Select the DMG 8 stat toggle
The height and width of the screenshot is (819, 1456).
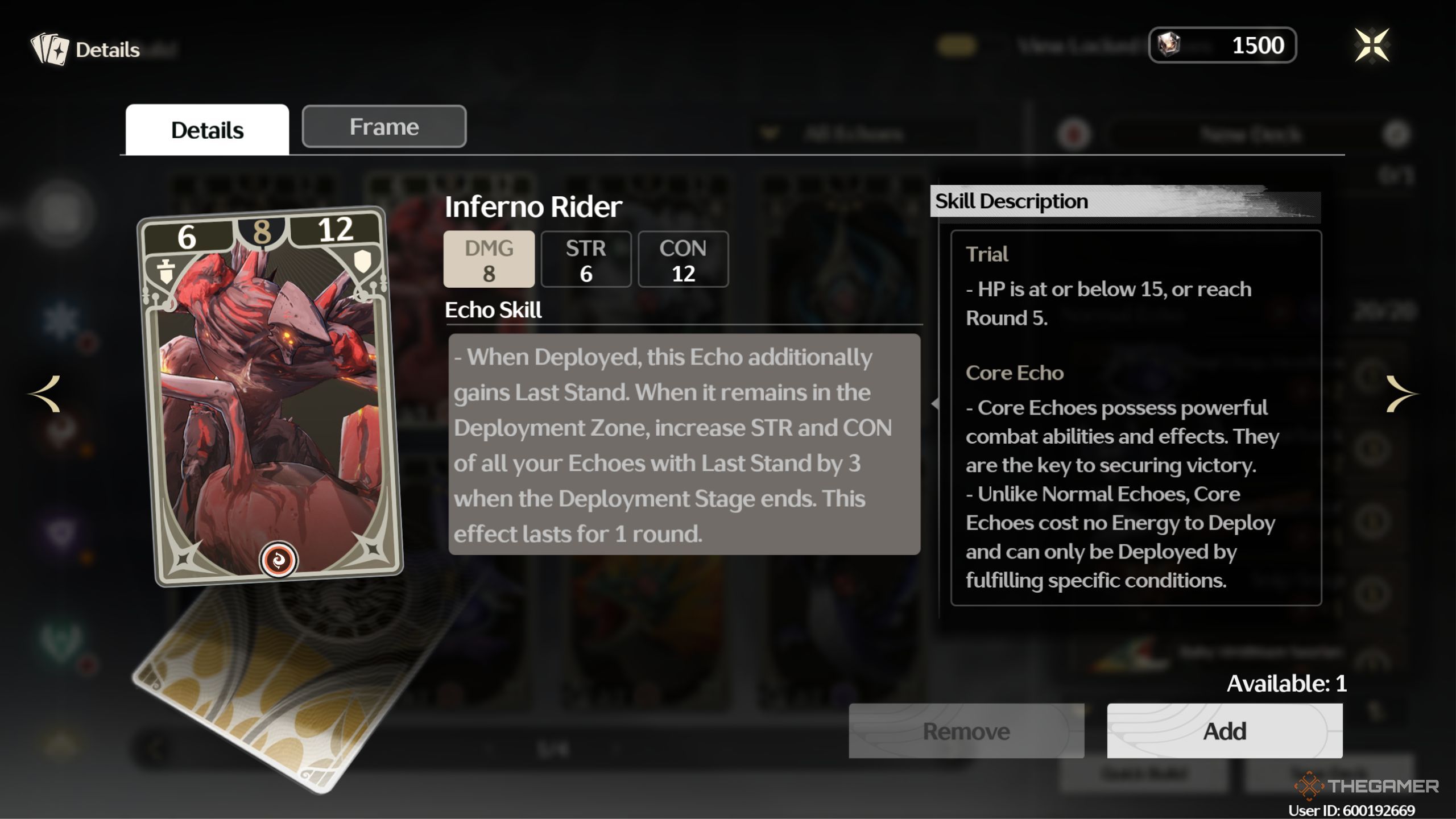click(x=489, y=259)
